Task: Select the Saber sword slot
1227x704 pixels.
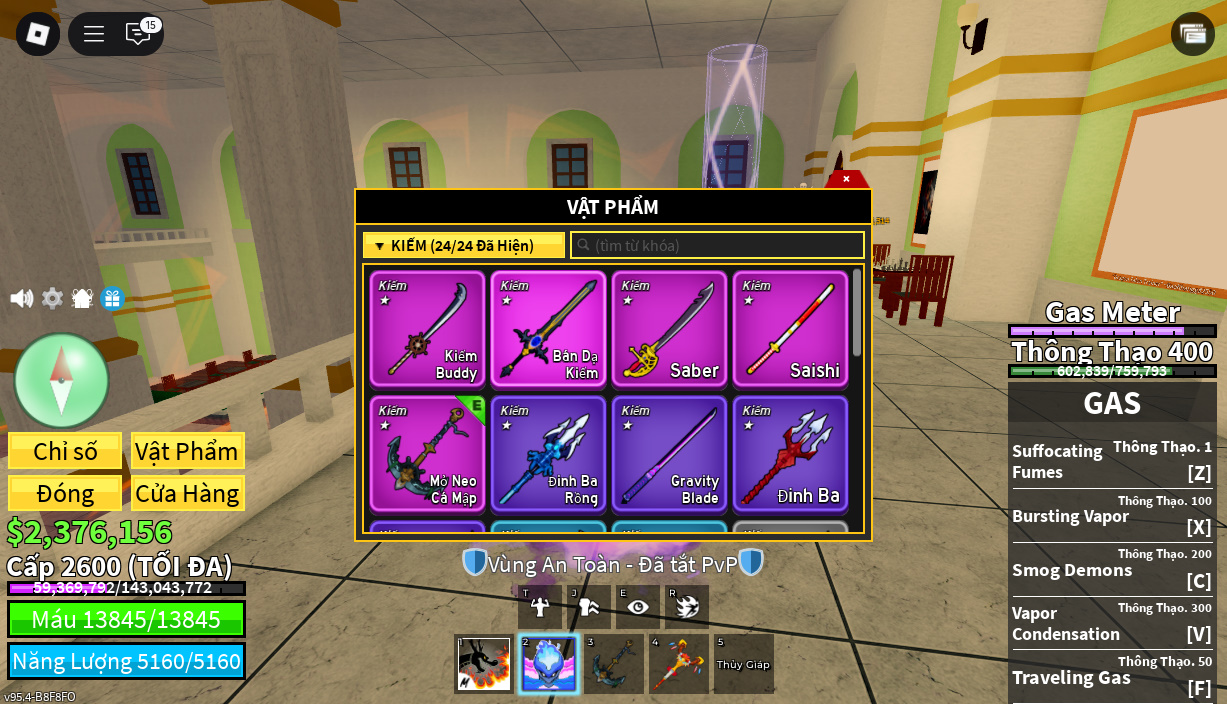Action: pyautogui.click(x=669, y=329)
